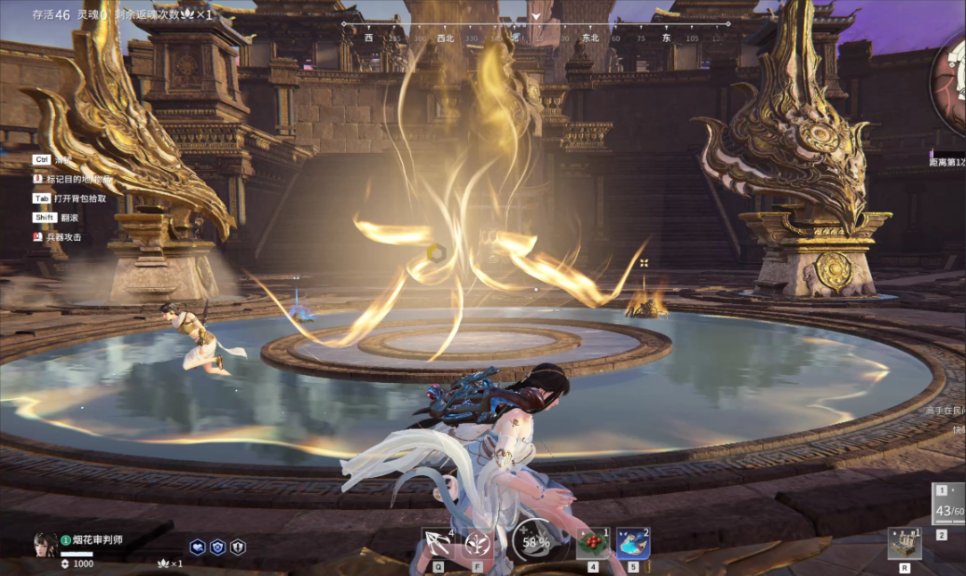The width and height of the screenshot is (966, 576).
Task: Select the blue heart hexagon buff icon
Action: coord(198,547)
